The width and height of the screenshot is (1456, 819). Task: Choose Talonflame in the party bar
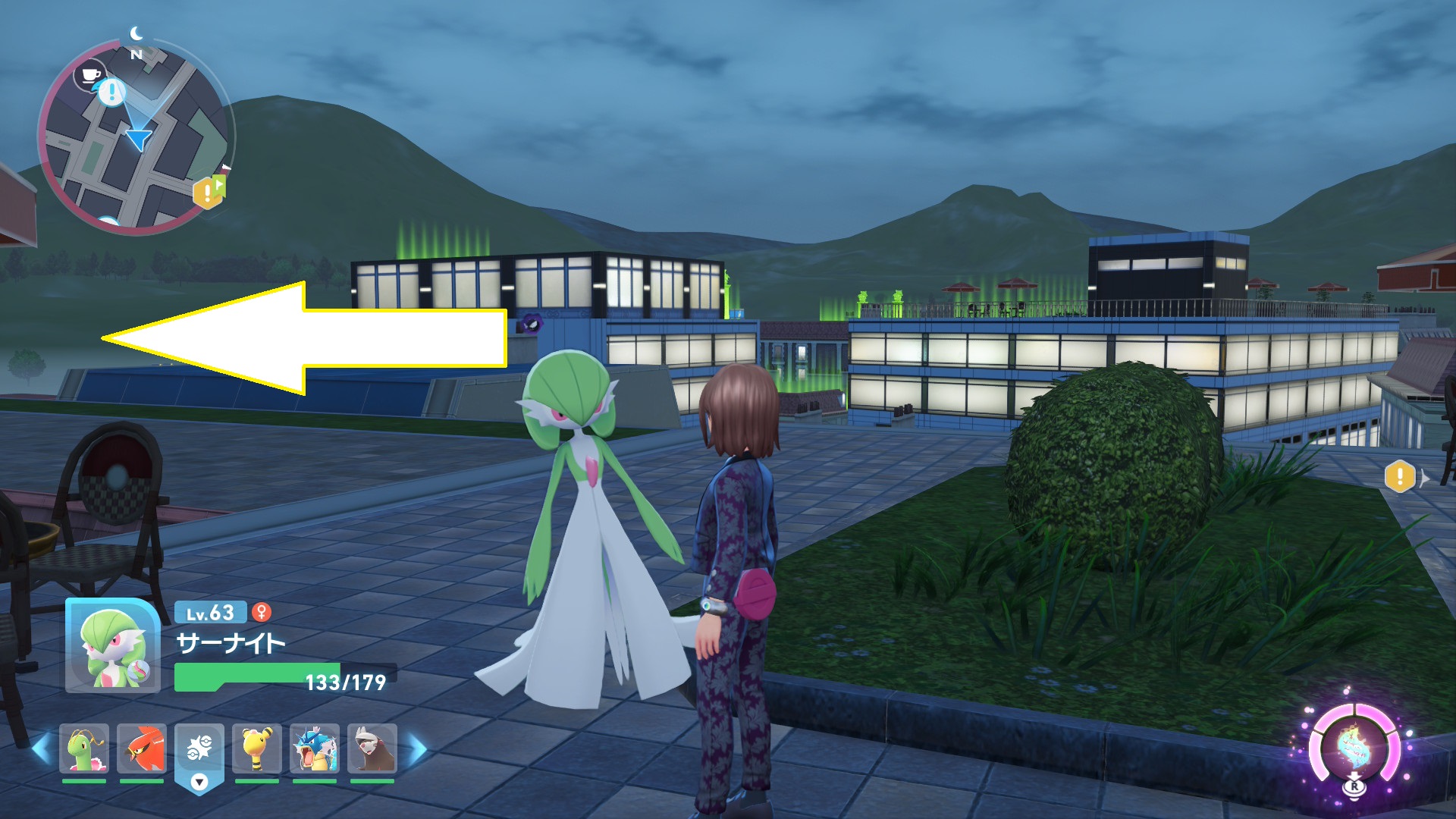[142, 749]
